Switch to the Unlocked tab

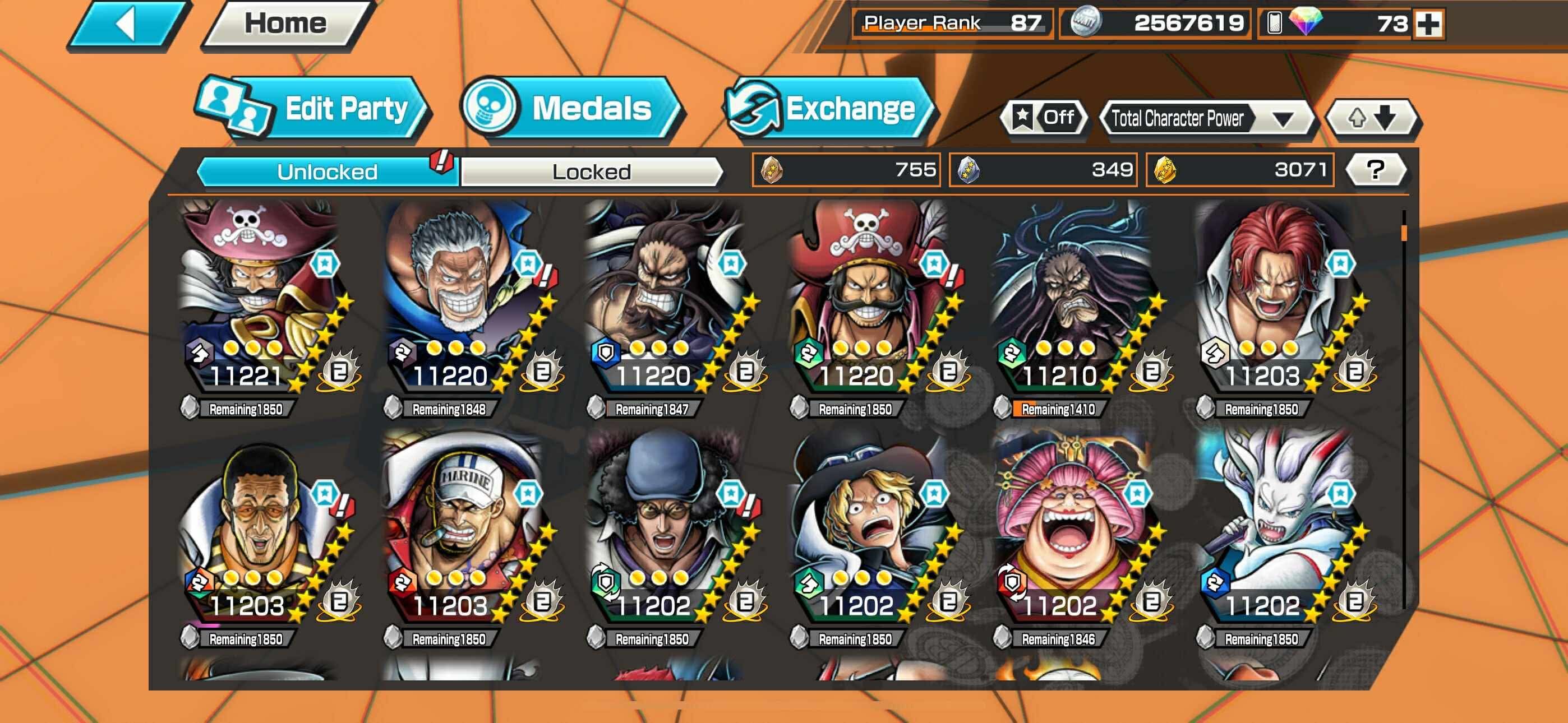pos(327,172)
